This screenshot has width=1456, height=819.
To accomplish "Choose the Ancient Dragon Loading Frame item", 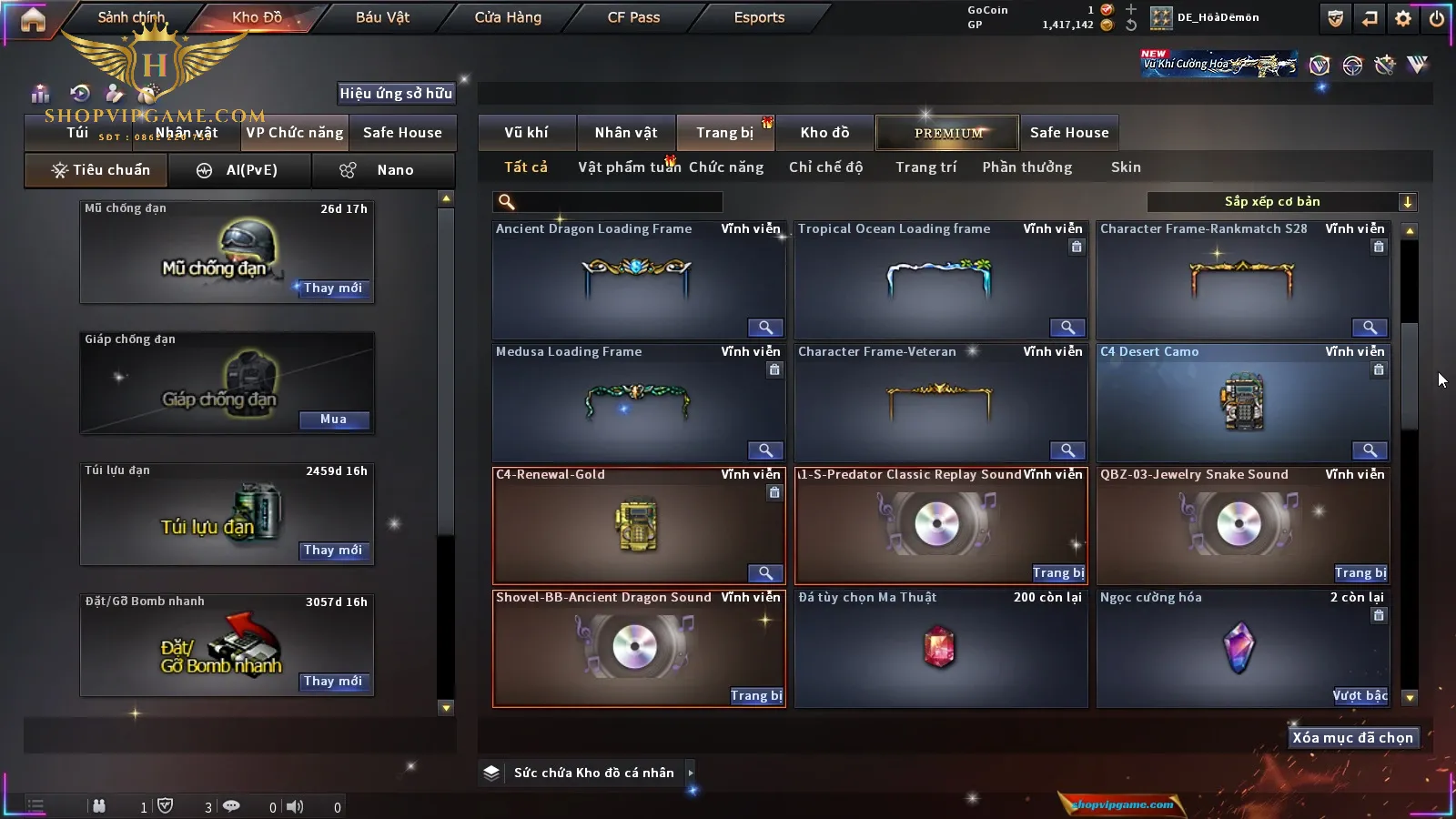I will [x=637, y=280].
